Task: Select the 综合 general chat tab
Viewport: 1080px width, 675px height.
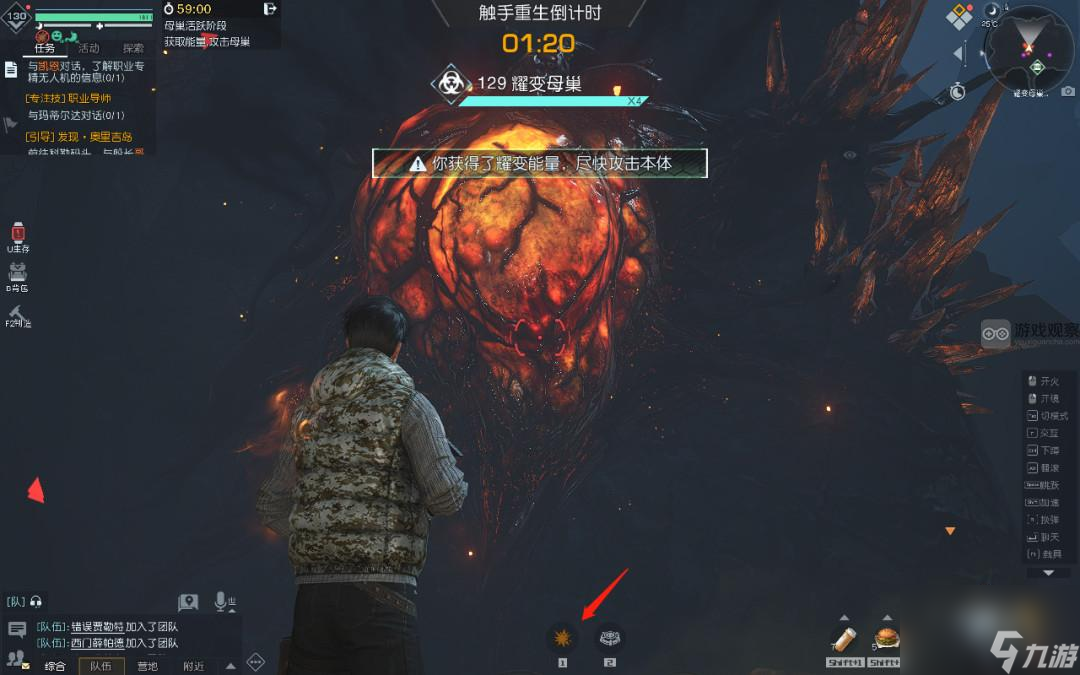Action: pyautogui.click(x=55, y=666)
